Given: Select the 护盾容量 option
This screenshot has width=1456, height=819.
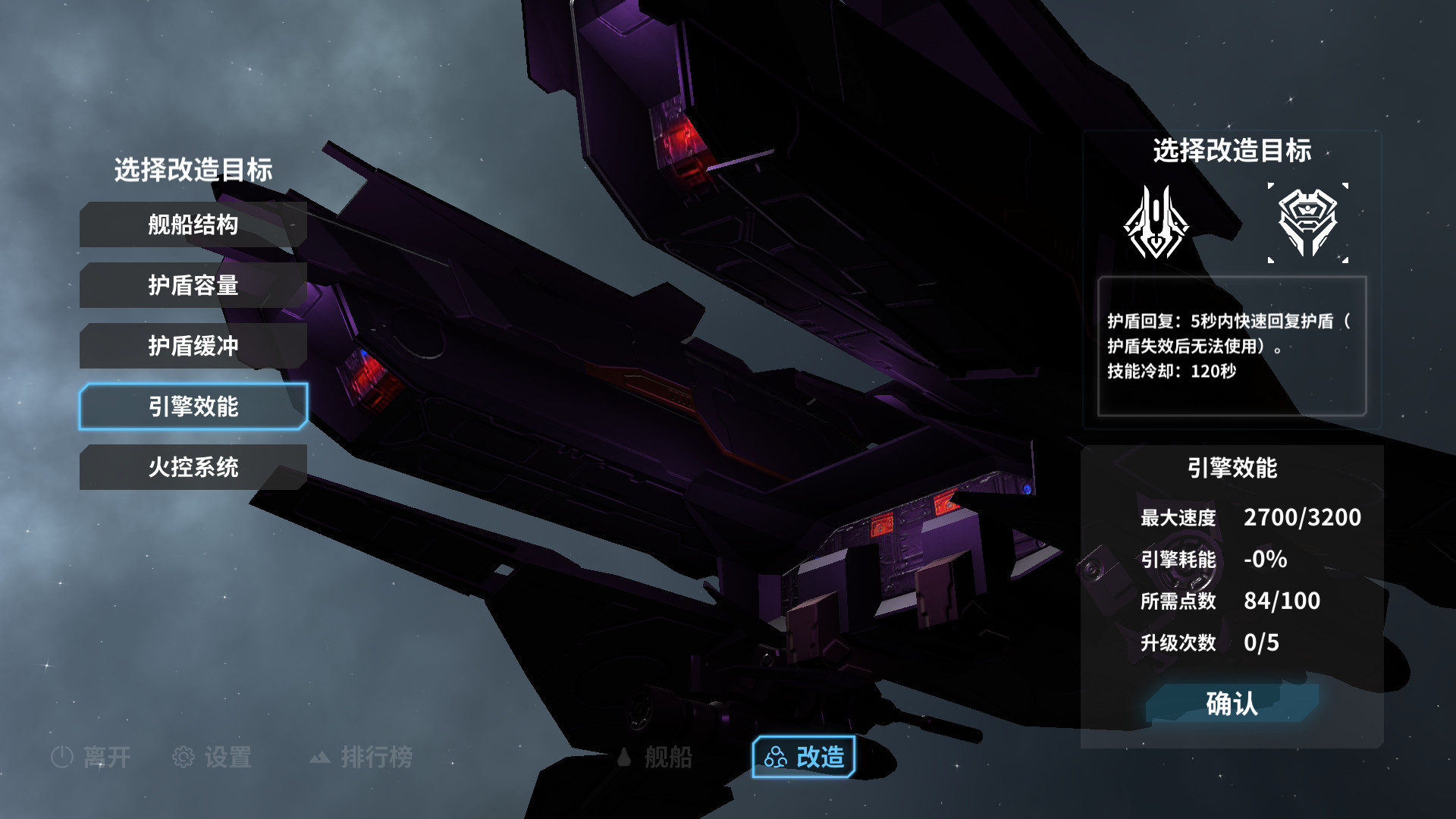Looking at the screenshot, I should tap(192, 285).
